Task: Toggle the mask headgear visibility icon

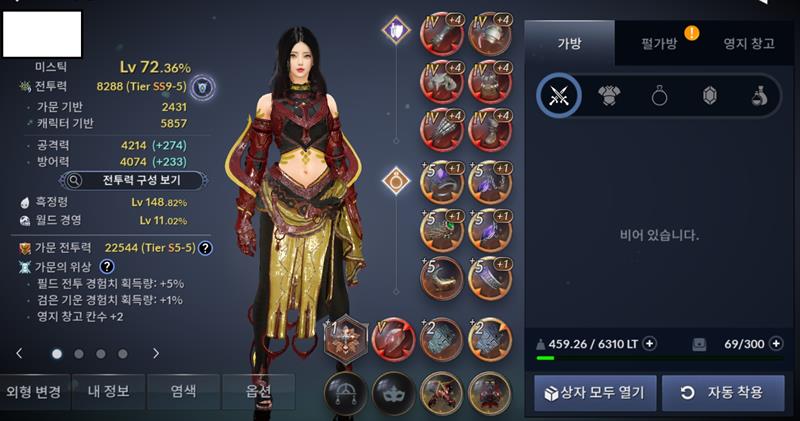Action: coord(392,393)
